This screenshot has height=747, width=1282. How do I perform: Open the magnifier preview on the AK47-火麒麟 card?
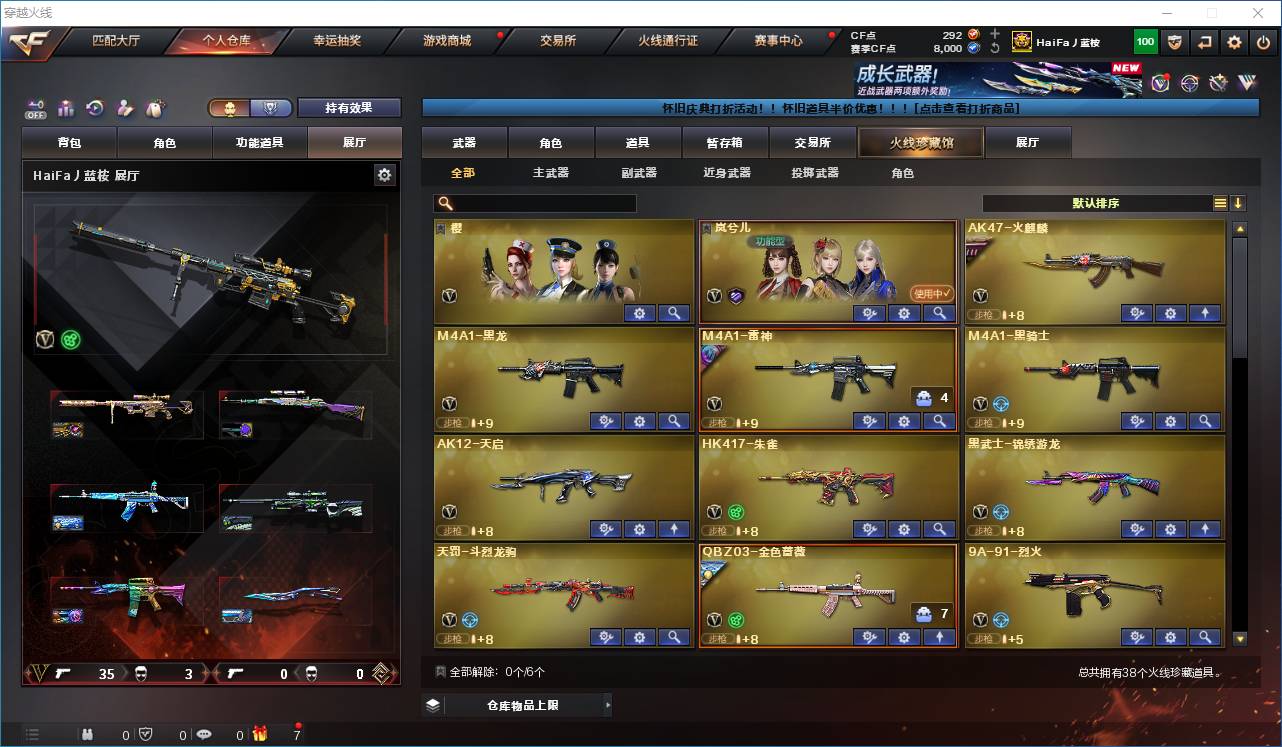[x=1204, y=313]
